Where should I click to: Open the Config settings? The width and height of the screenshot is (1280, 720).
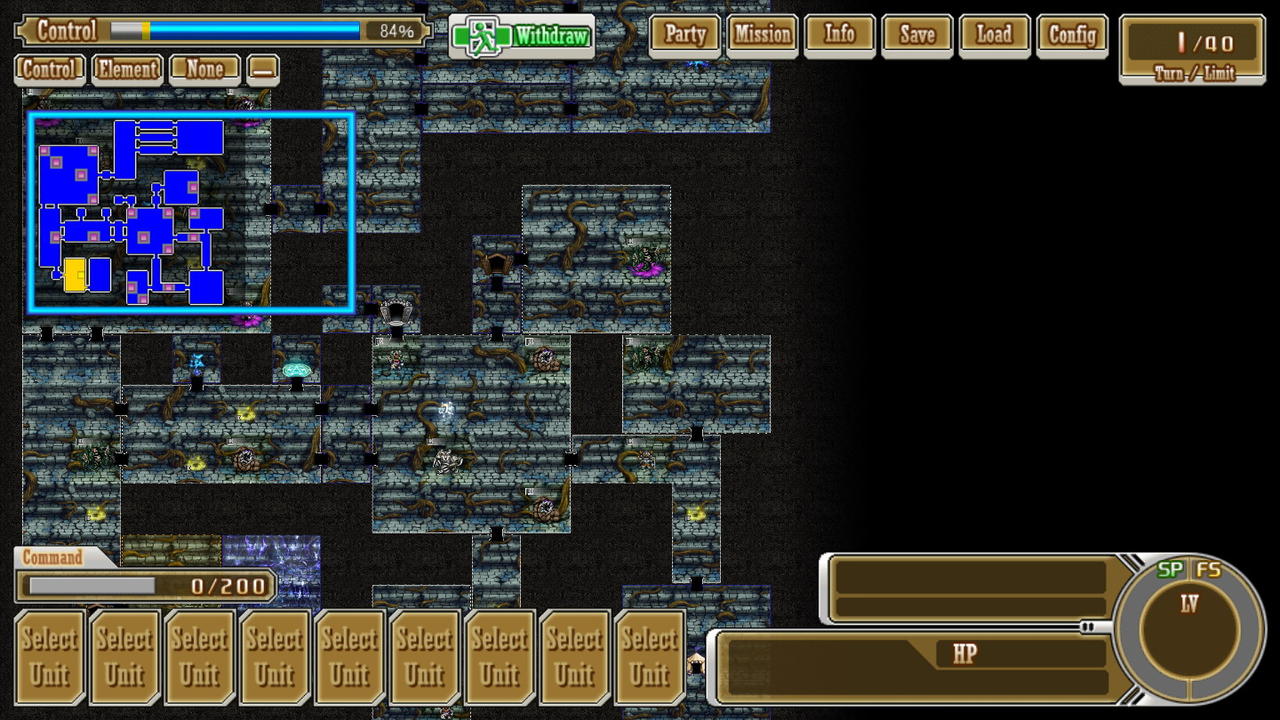point(1072,35)
